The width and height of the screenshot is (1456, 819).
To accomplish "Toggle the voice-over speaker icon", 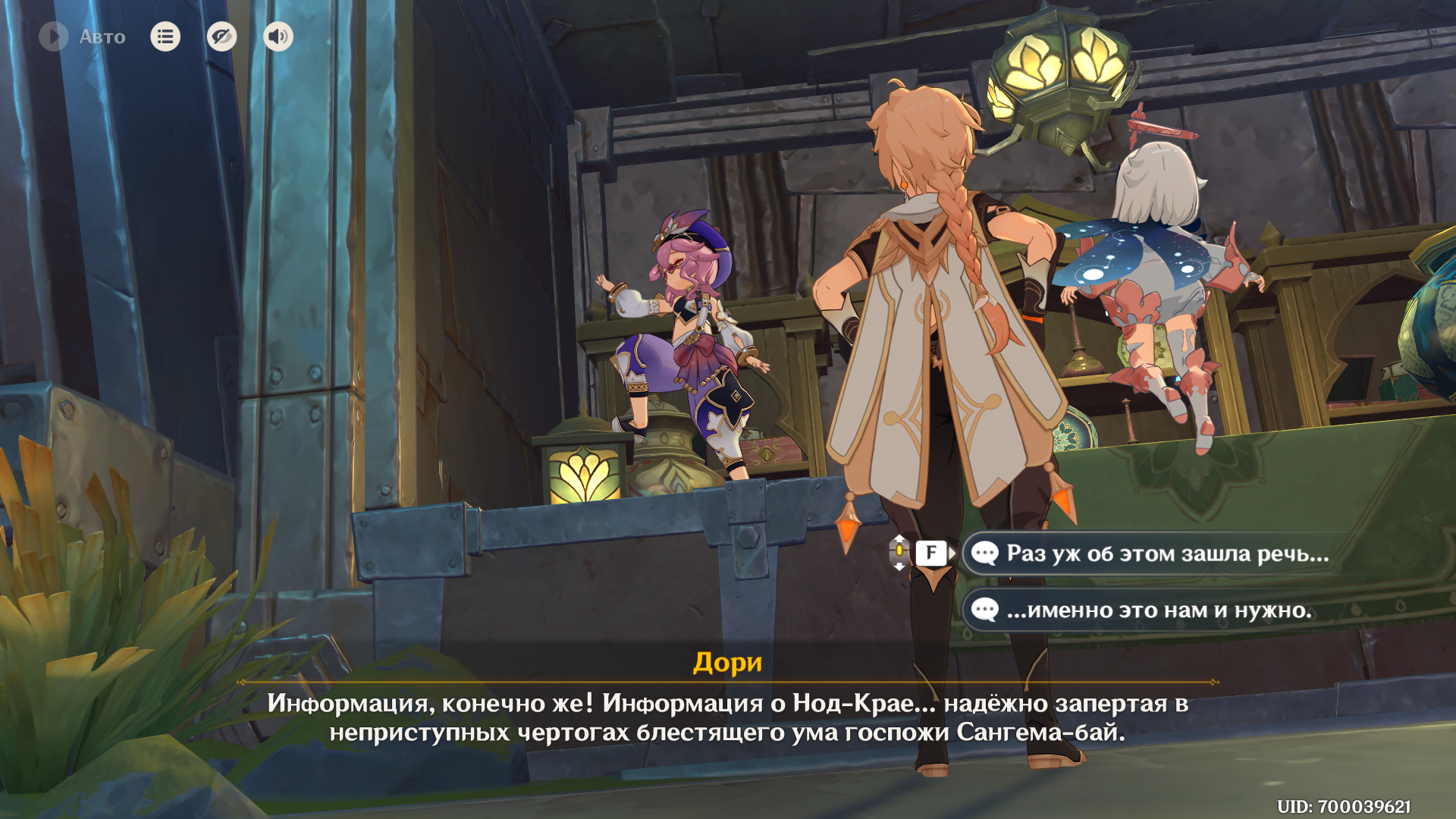I will (x=278, y=36).
